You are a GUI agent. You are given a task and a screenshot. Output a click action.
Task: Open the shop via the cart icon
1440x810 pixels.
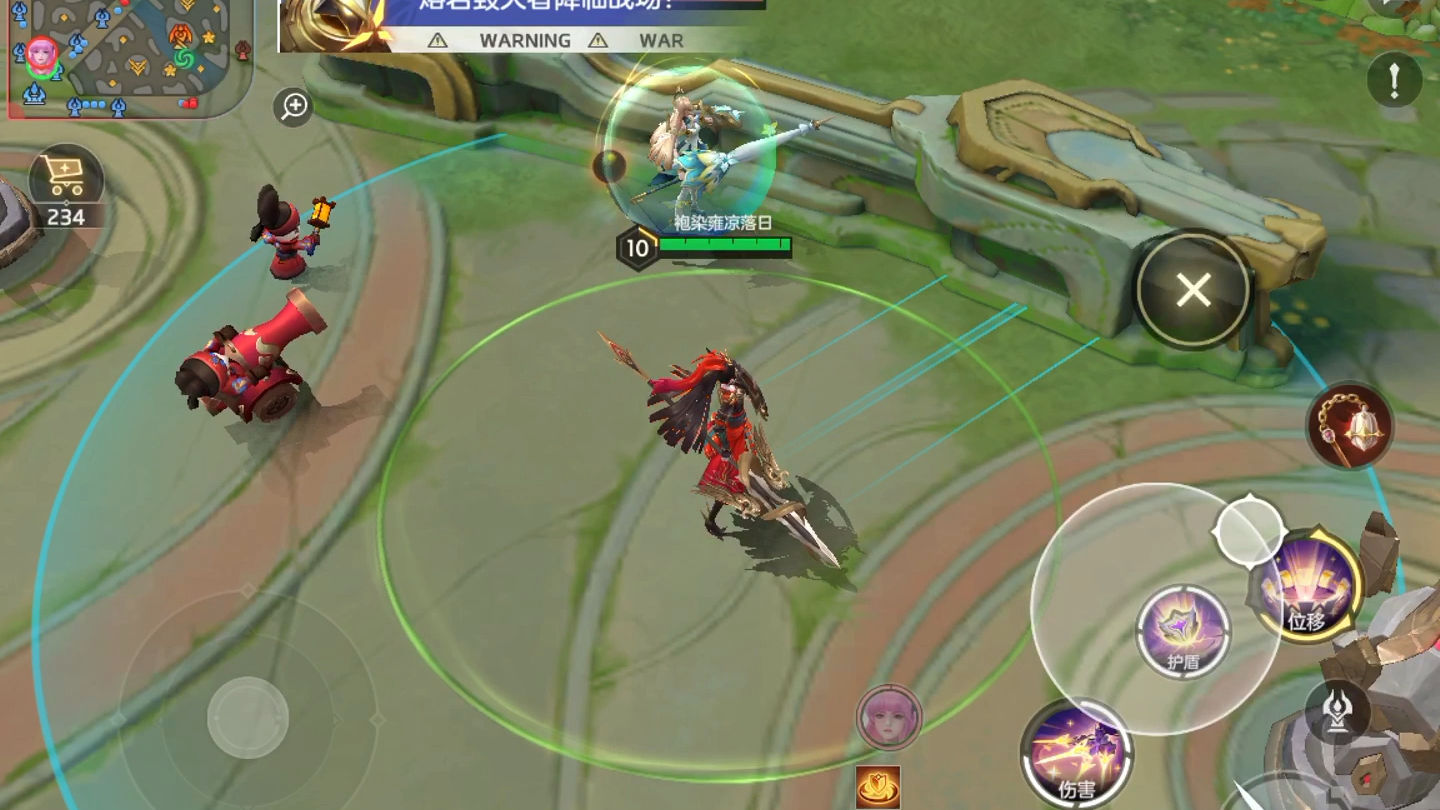[x=65, y=180]
